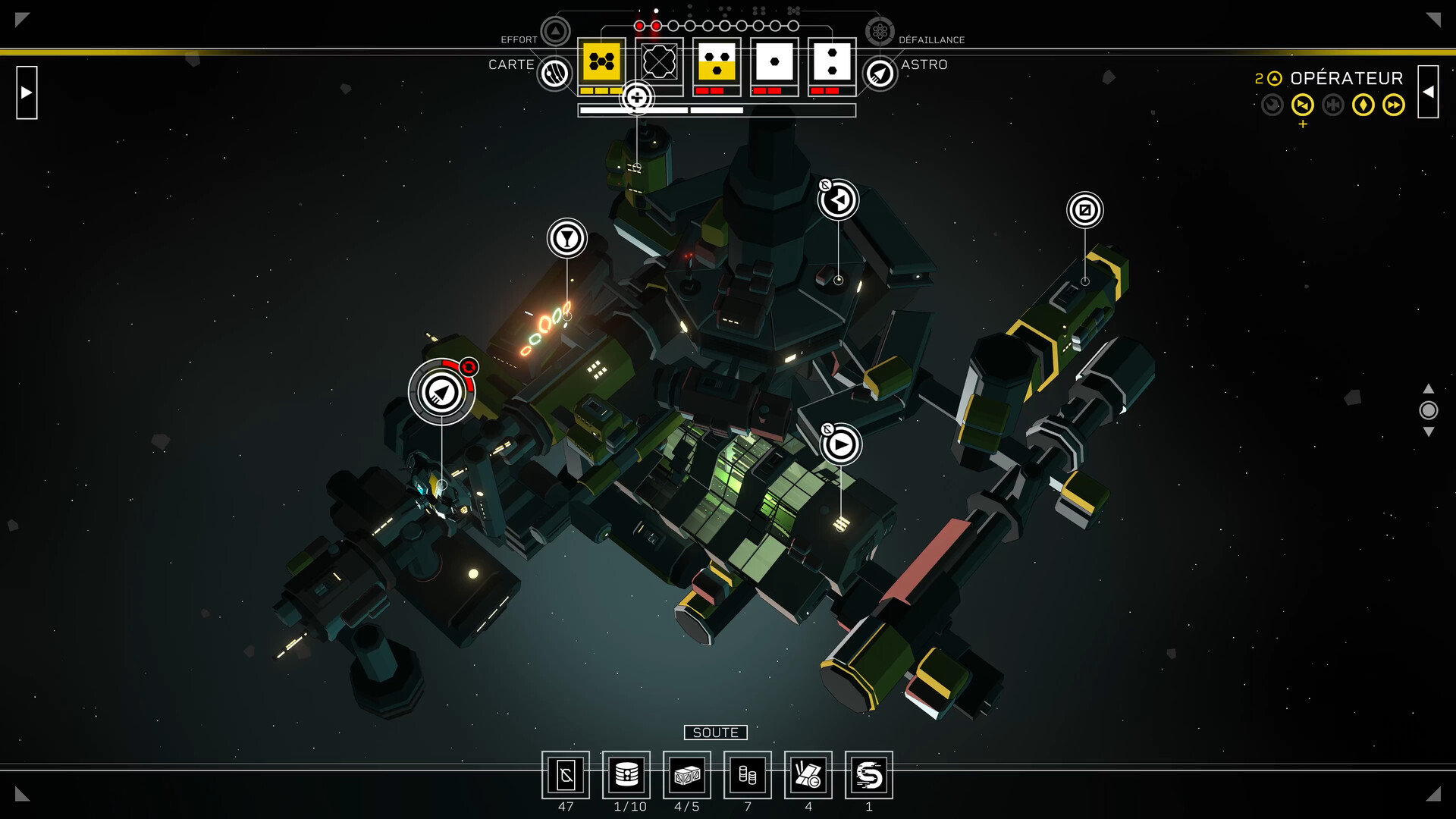The width and height of the screenshot is (1456, 819).
Task: Select the yellow five-pip die
Action: [602, 62]
